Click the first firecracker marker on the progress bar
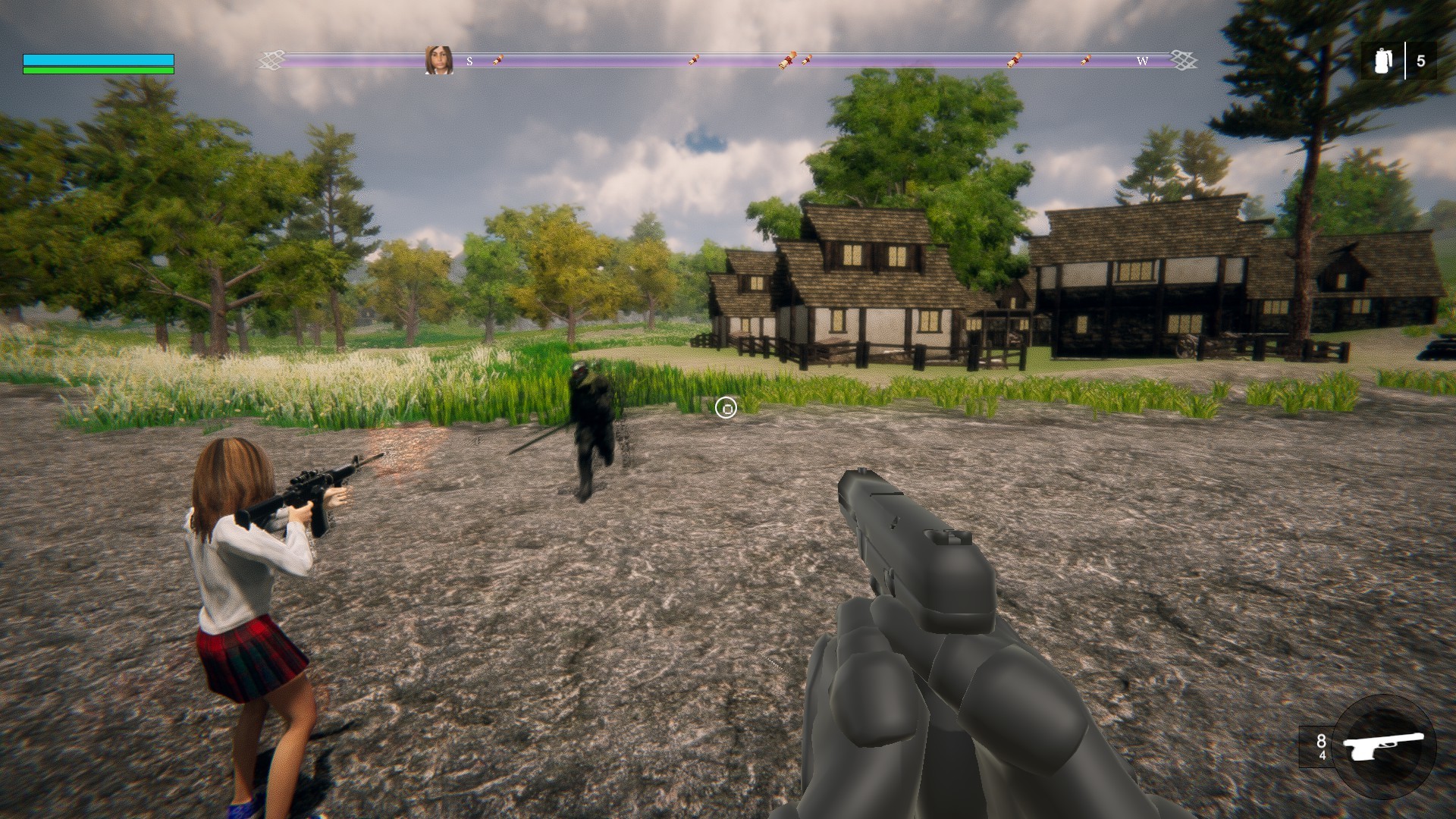The image size is (1456, 819). coord(497,59)
